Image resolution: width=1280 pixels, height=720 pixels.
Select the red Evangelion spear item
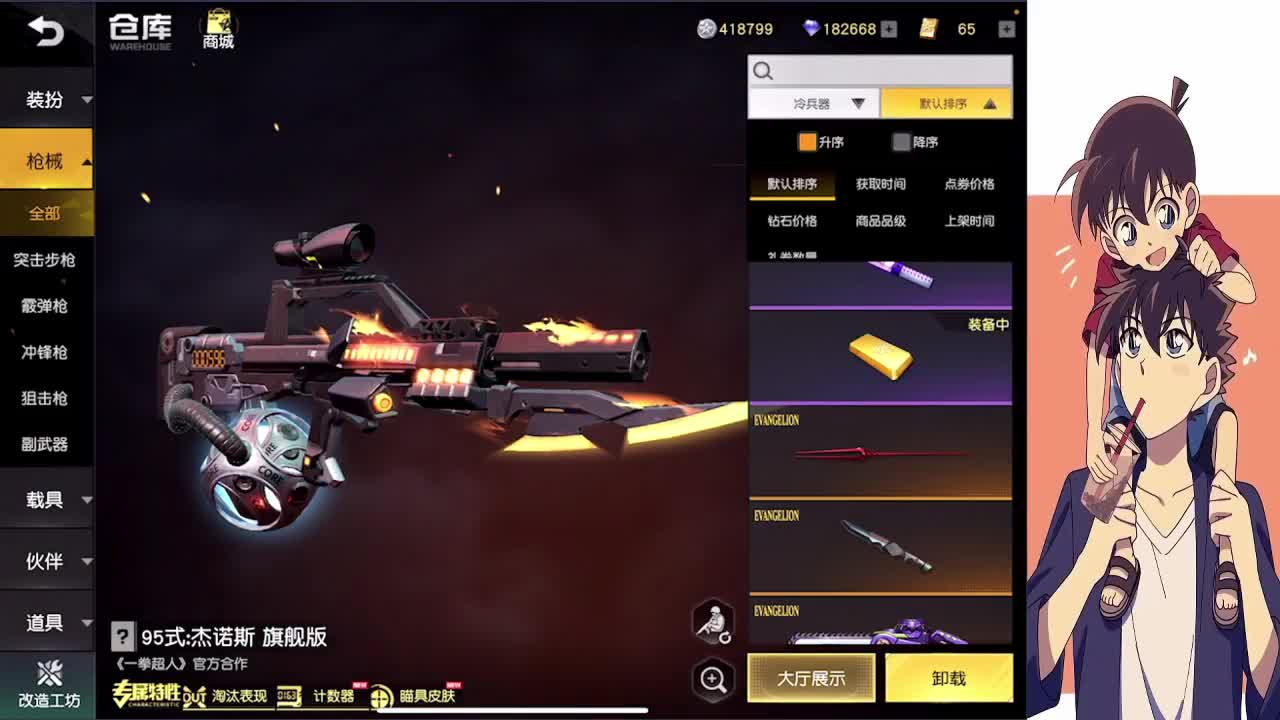point(880,453)
